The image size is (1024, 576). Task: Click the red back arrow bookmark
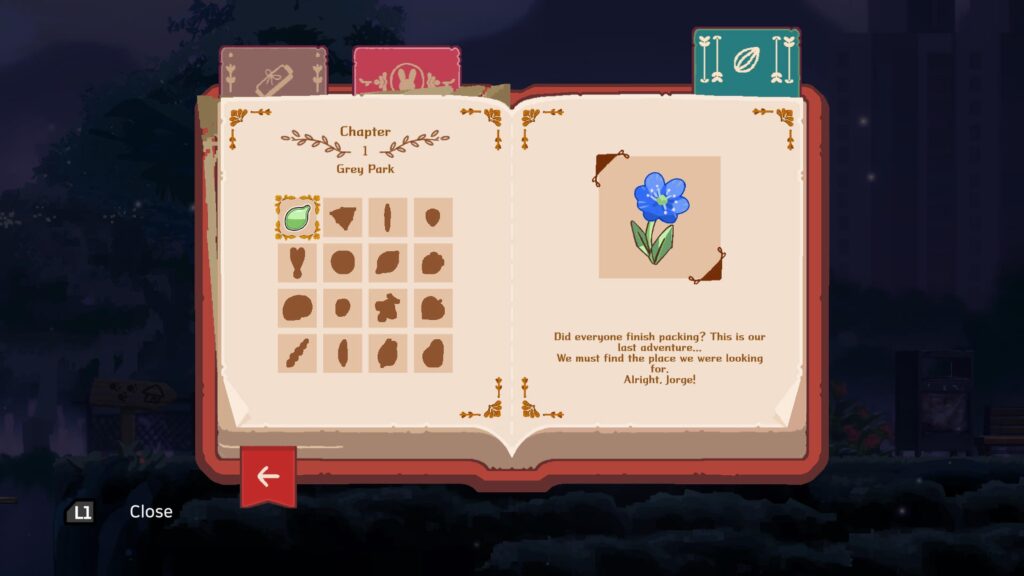pyautogui.click(x=268, y=475)
